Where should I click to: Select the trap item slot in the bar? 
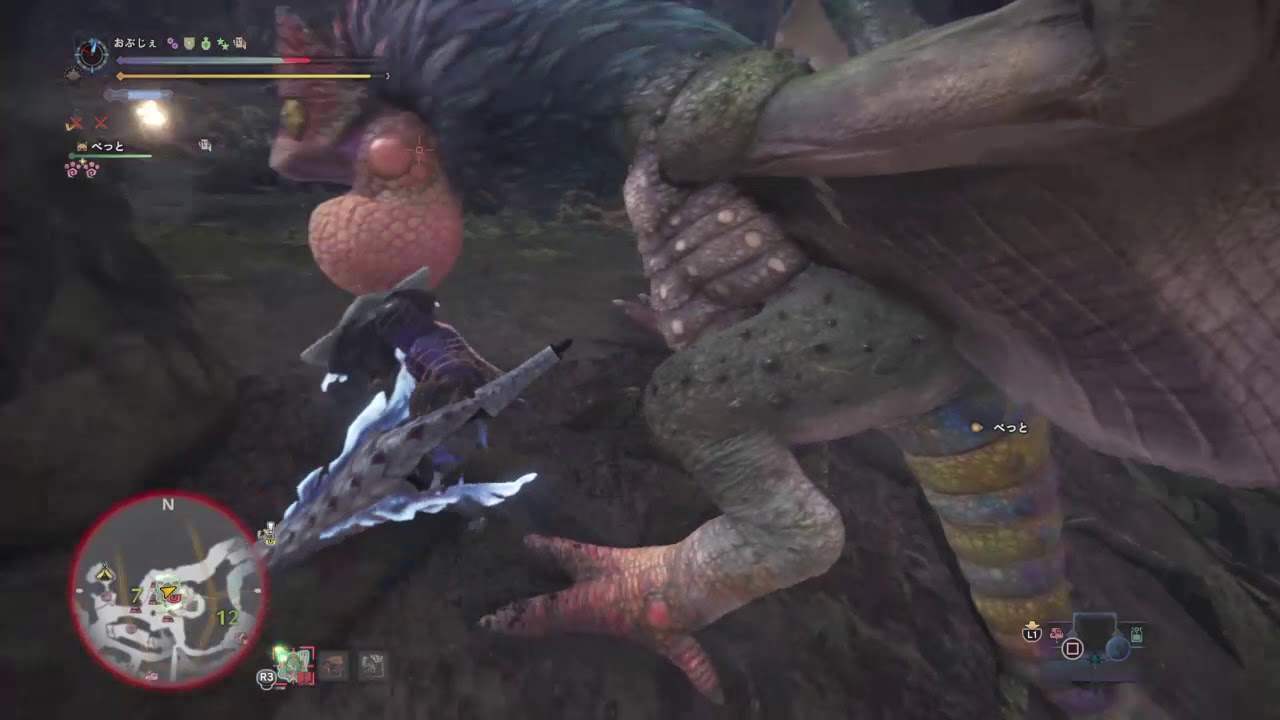373,666
